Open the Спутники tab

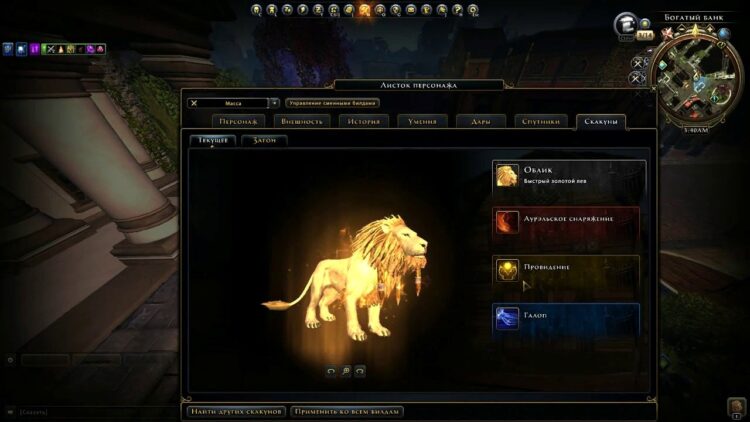[x=541, y=121]
